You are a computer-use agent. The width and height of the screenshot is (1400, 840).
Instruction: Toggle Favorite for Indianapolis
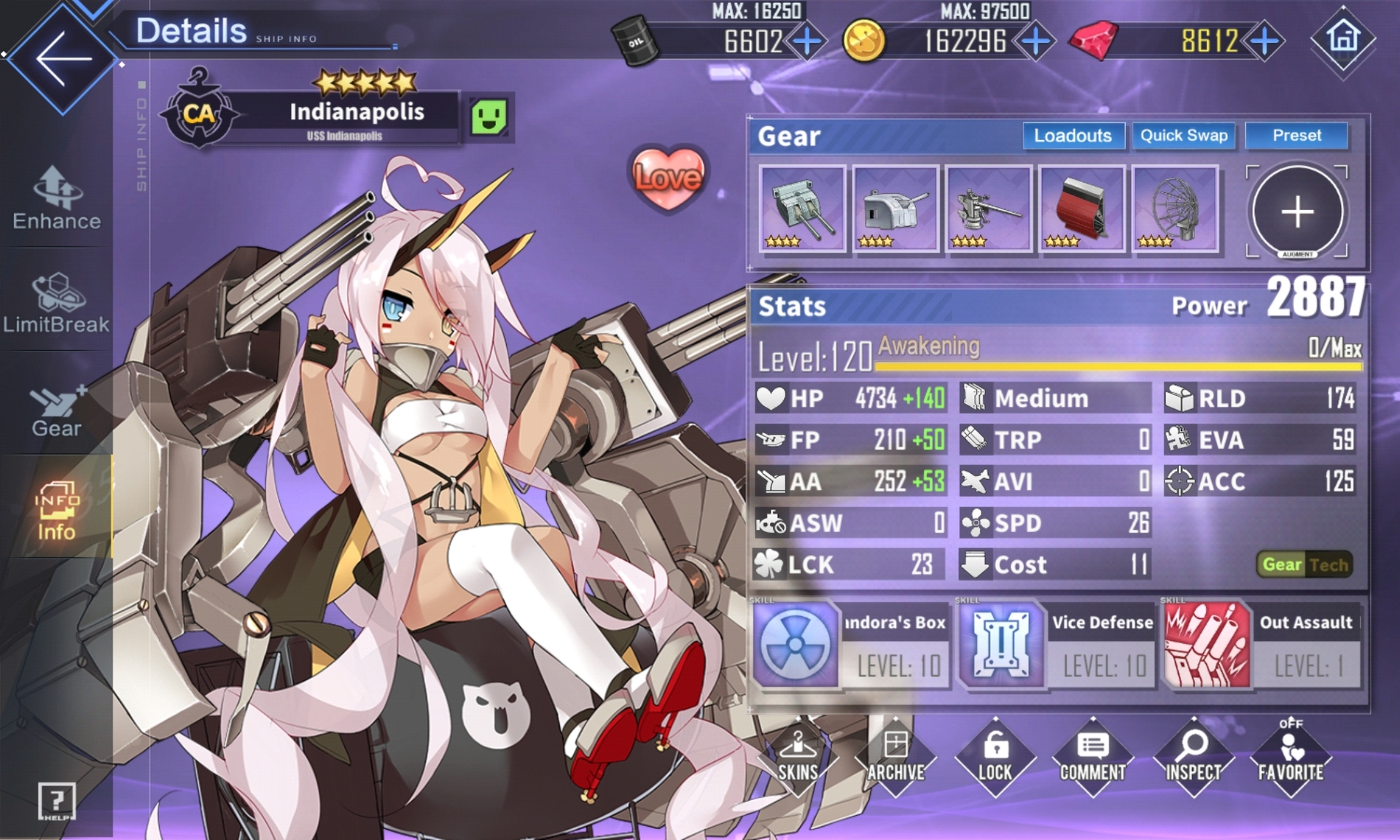tap(1290, 758)
